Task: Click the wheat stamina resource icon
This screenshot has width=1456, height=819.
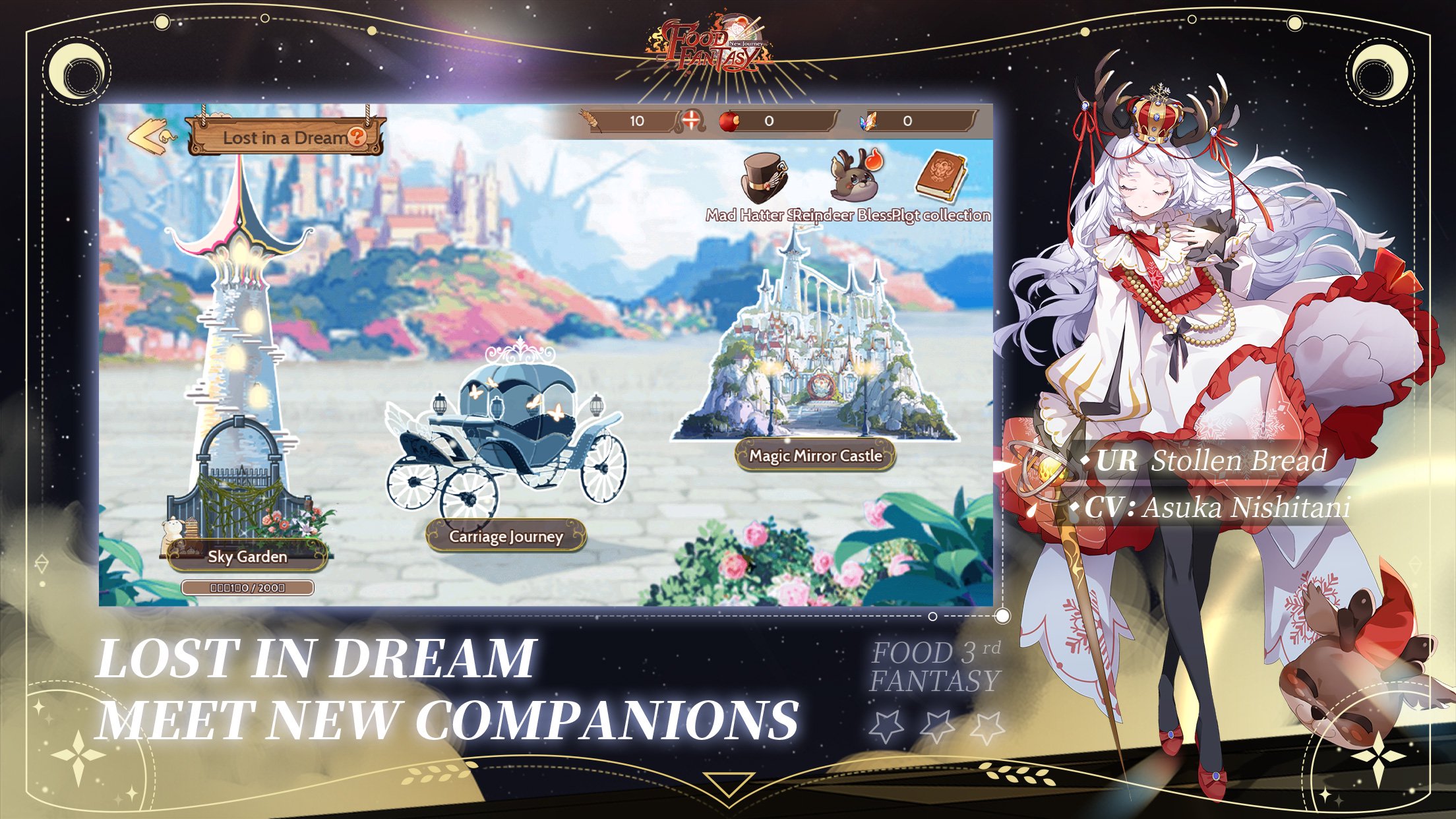Action: click(x=589, y=122)
